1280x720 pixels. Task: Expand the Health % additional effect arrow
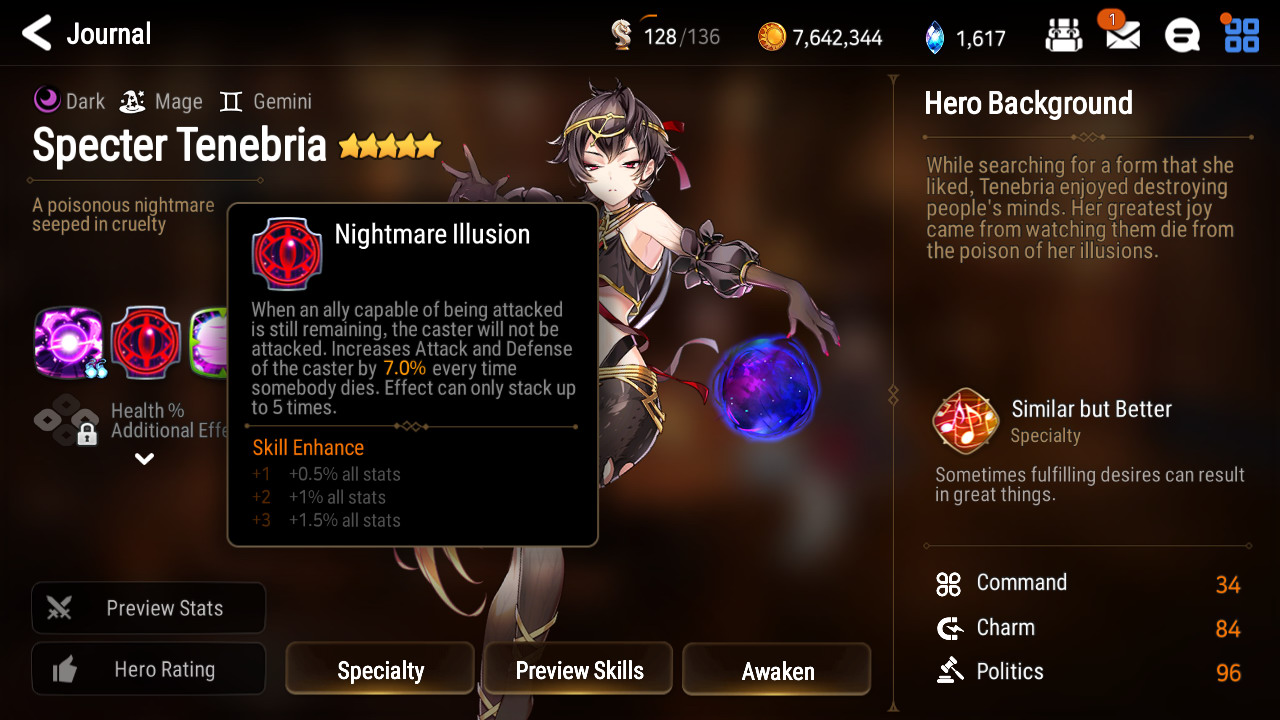click(145, 459)
